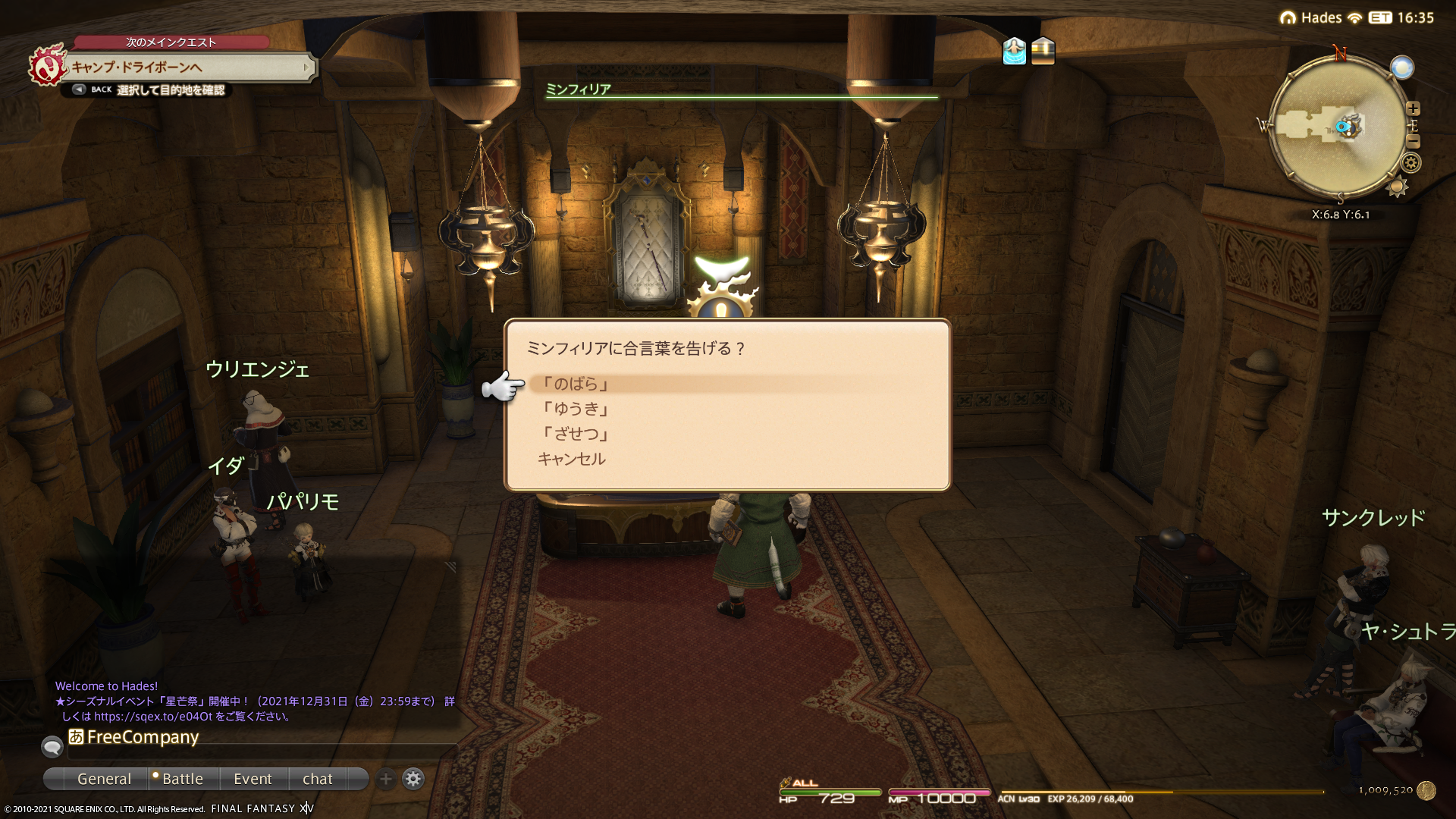Switch to the General chat tab
The image size is (1456, 819).
(x=104, y=779)
